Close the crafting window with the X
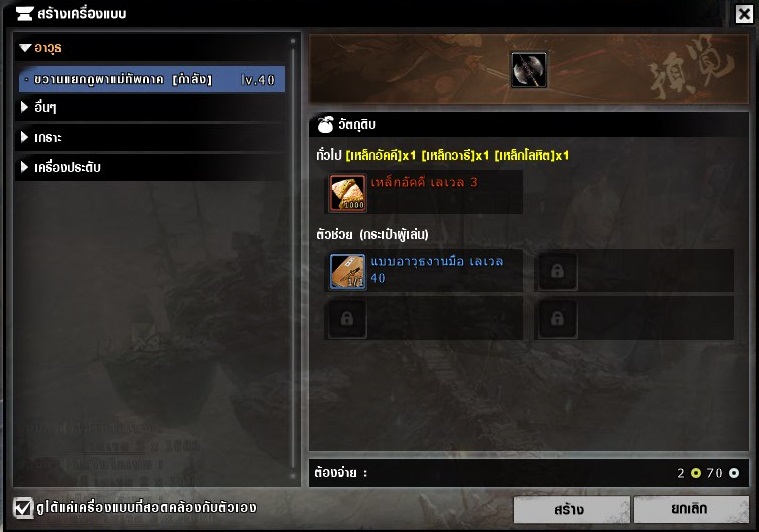 744,14
